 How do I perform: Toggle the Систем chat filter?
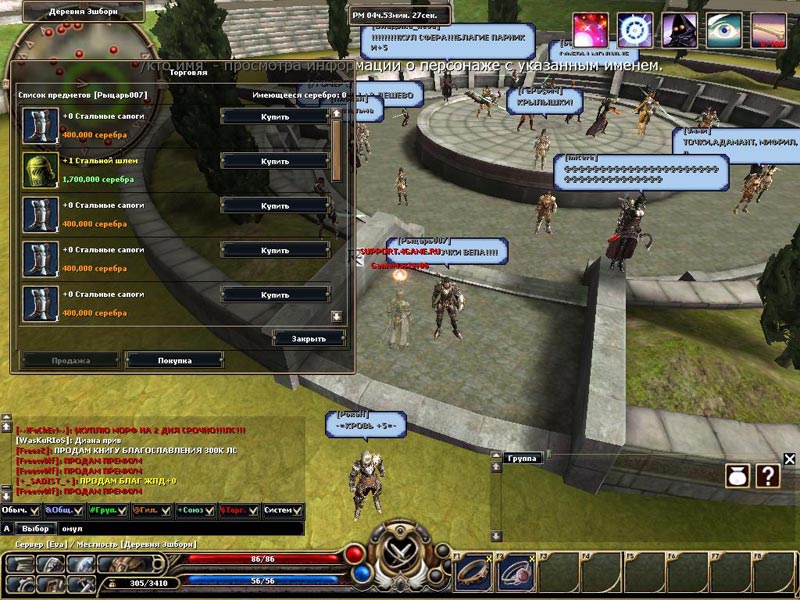click(299, 510)
